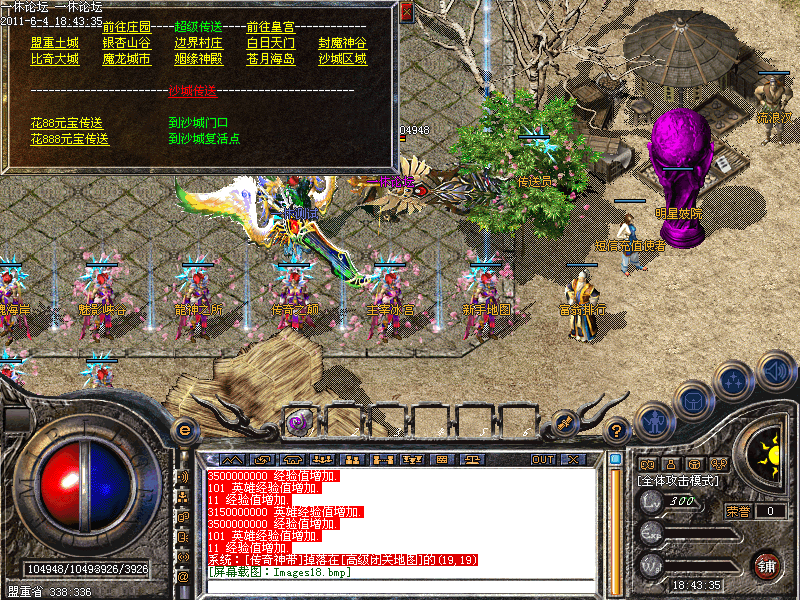Click the 前往庄园 link
The width and height of the screenshot is (800, 600).
(126, 27)
